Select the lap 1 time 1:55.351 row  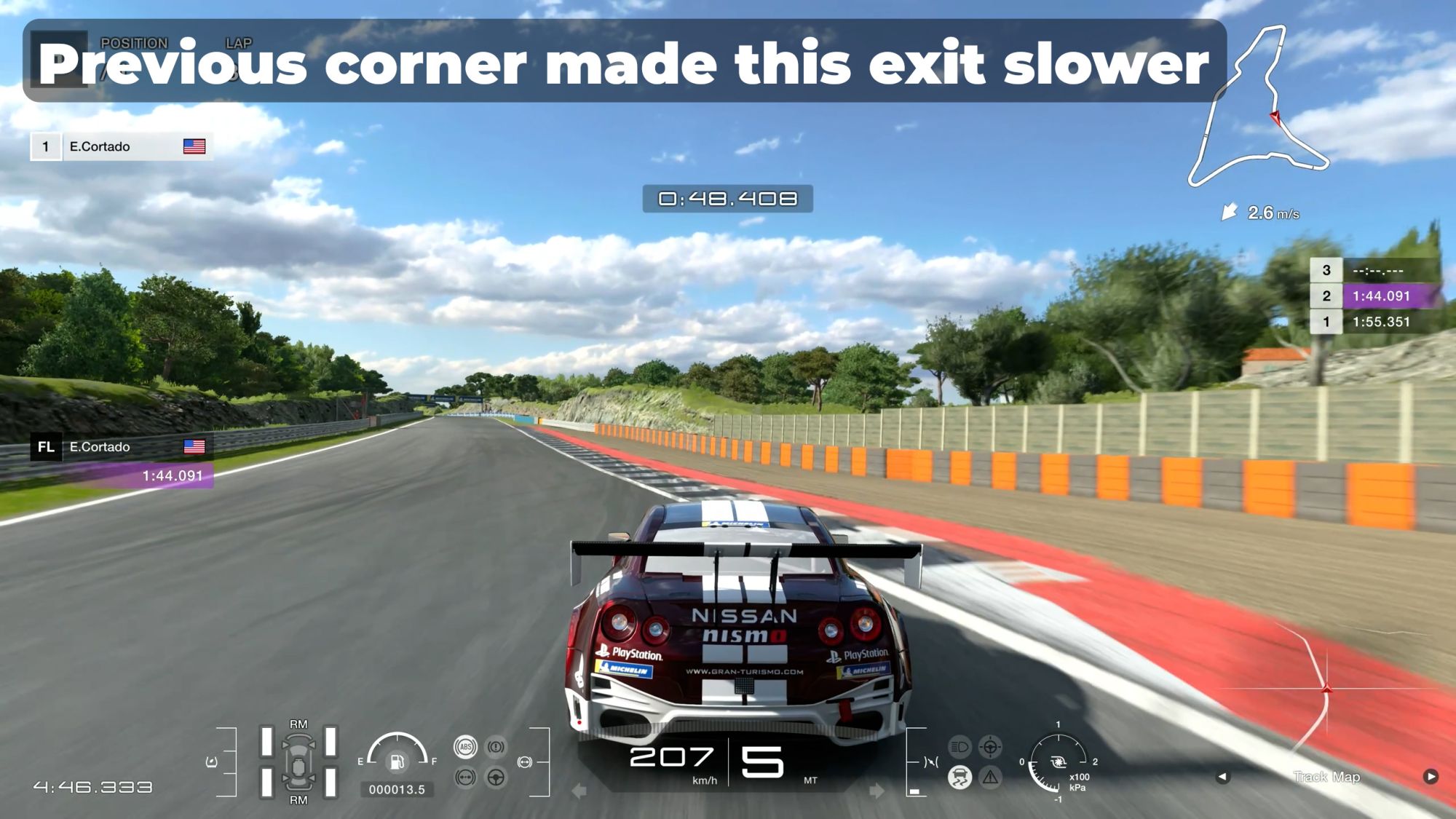(x=1376, y=322)
